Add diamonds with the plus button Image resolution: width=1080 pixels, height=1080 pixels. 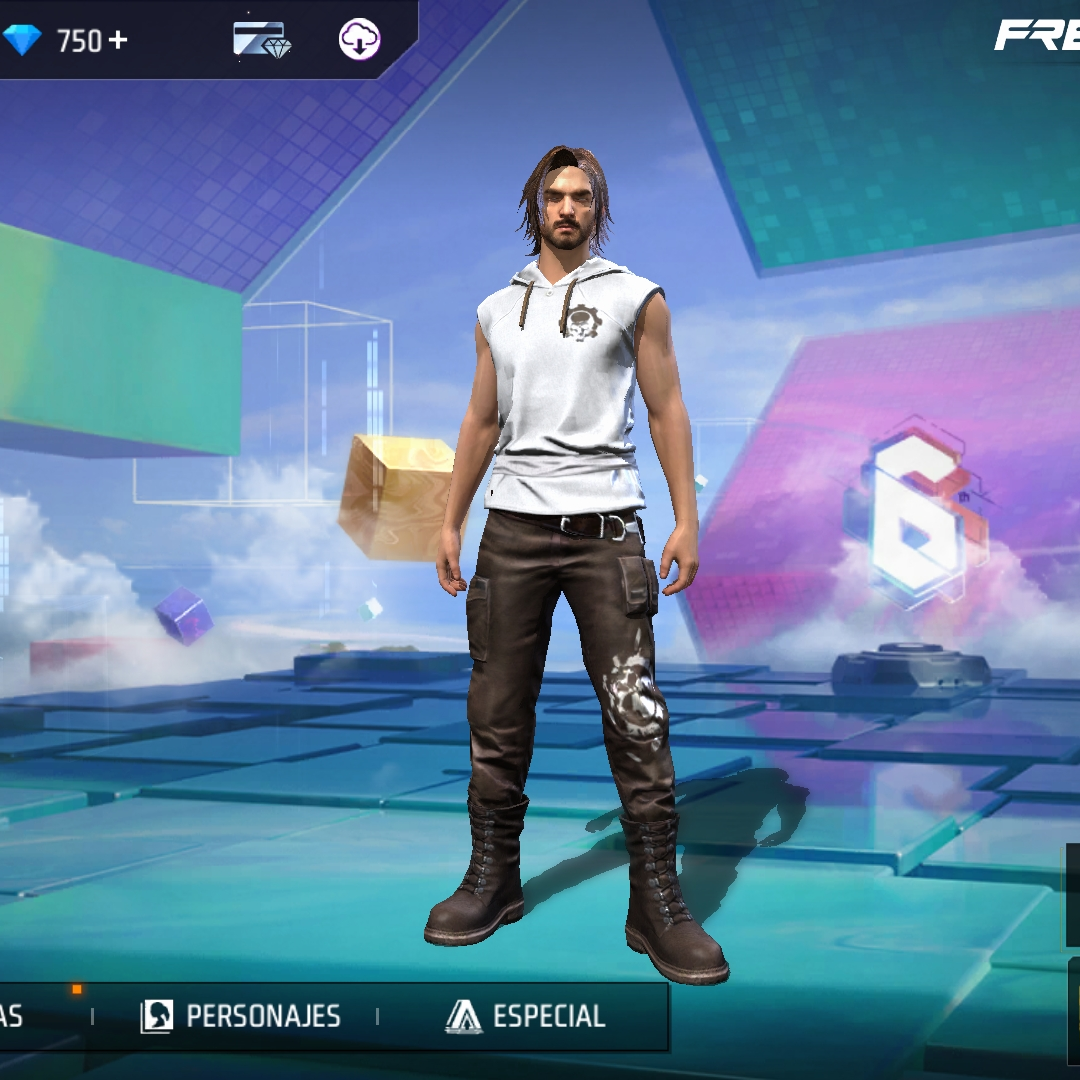(x=119, y=41)
